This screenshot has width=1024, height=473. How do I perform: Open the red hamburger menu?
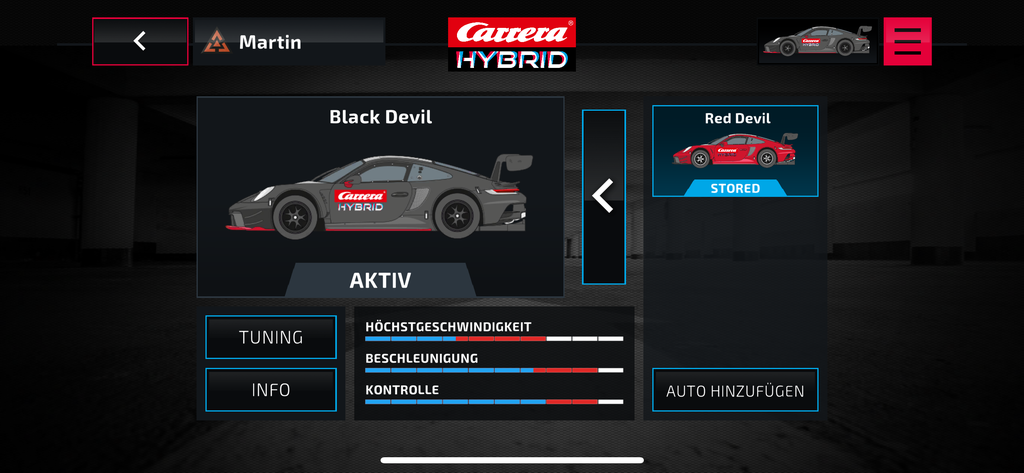coord(907,41)
